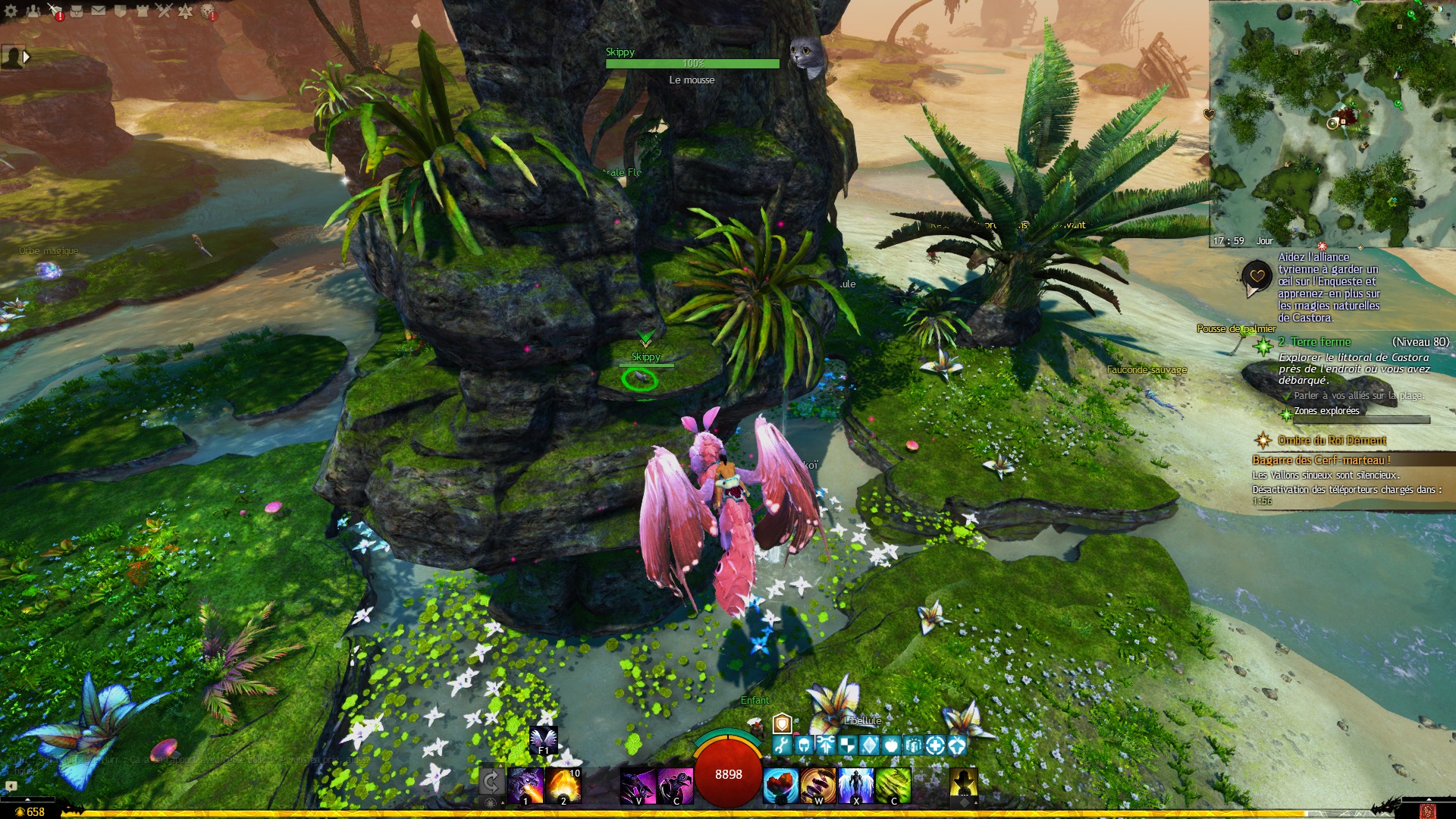Open the lion-head trading post icon

click(207, 11)
